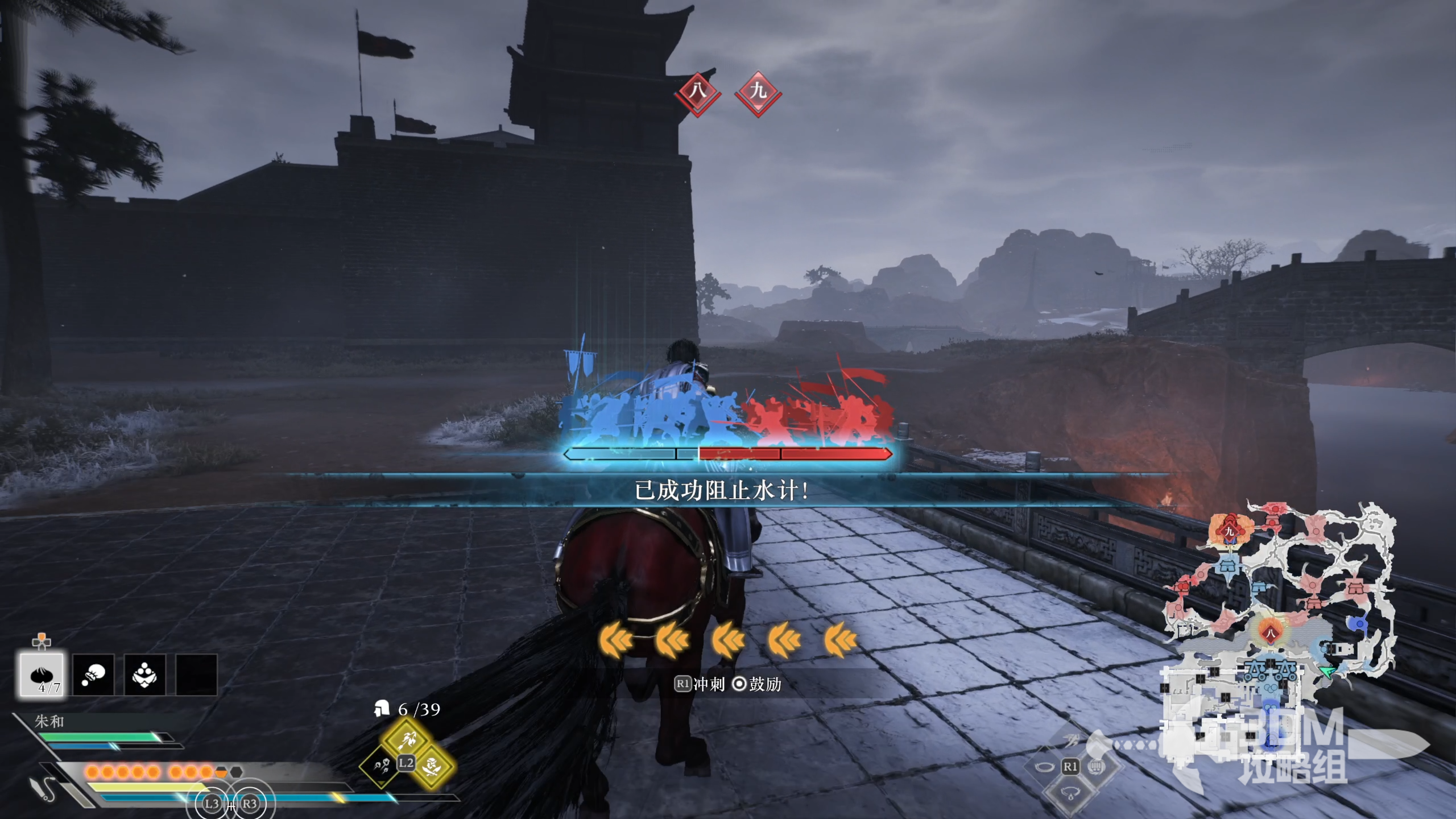The height and width of the screenshot is (819, 1456).
Task: Select the pouch item slot
Action: tap(93, 675)
